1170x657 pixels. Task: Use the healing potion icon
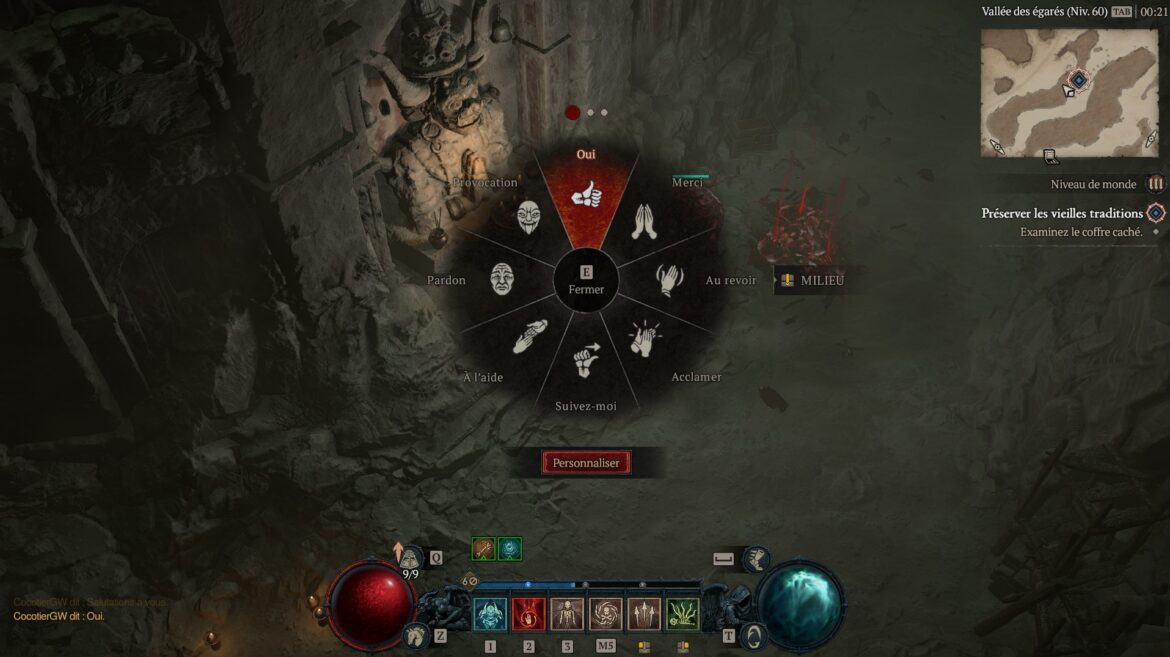click(411, 558)
